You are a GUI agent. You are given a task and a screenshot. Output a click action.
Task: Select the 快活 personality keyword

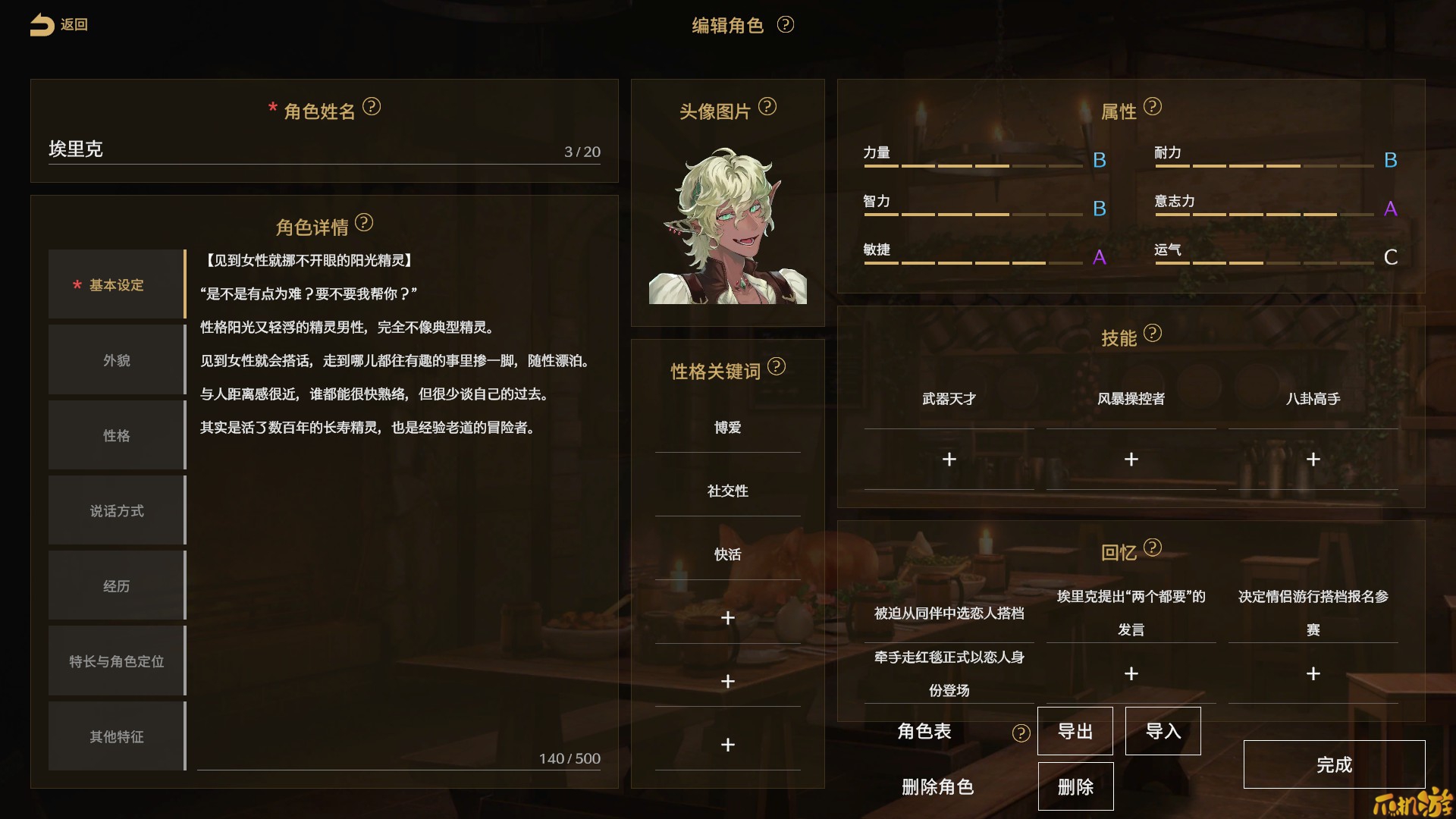(x=727, y=554)
